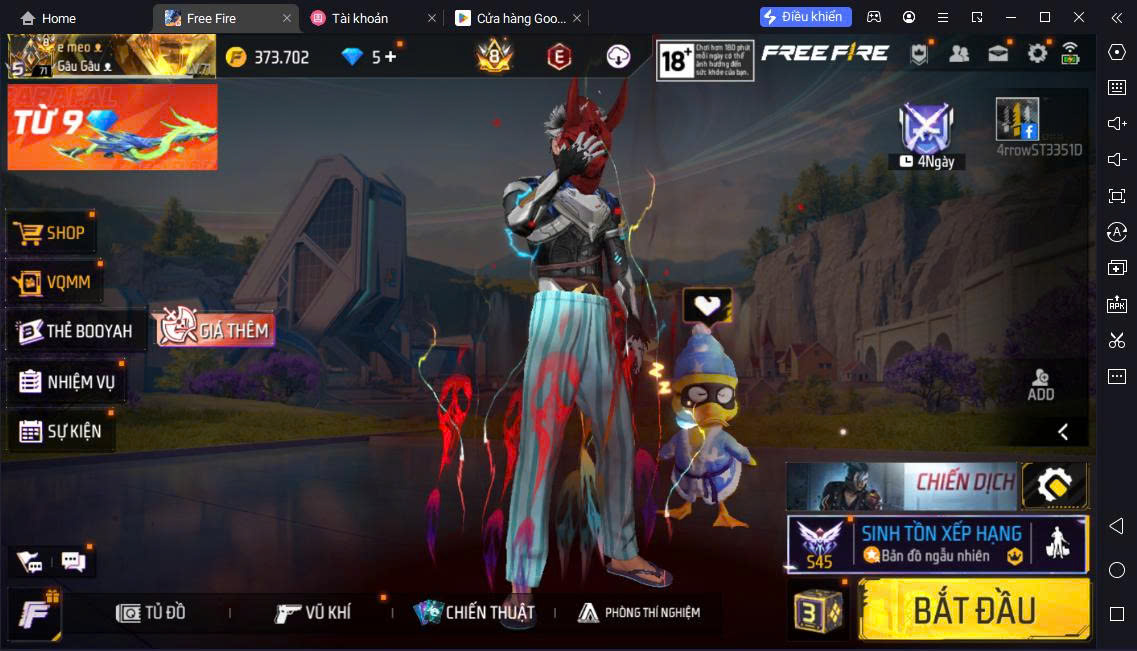This screenshot has width=1137, height=651.
Task: Click the GIÁ THÊM promo button
Action: (x=213, y=329)
